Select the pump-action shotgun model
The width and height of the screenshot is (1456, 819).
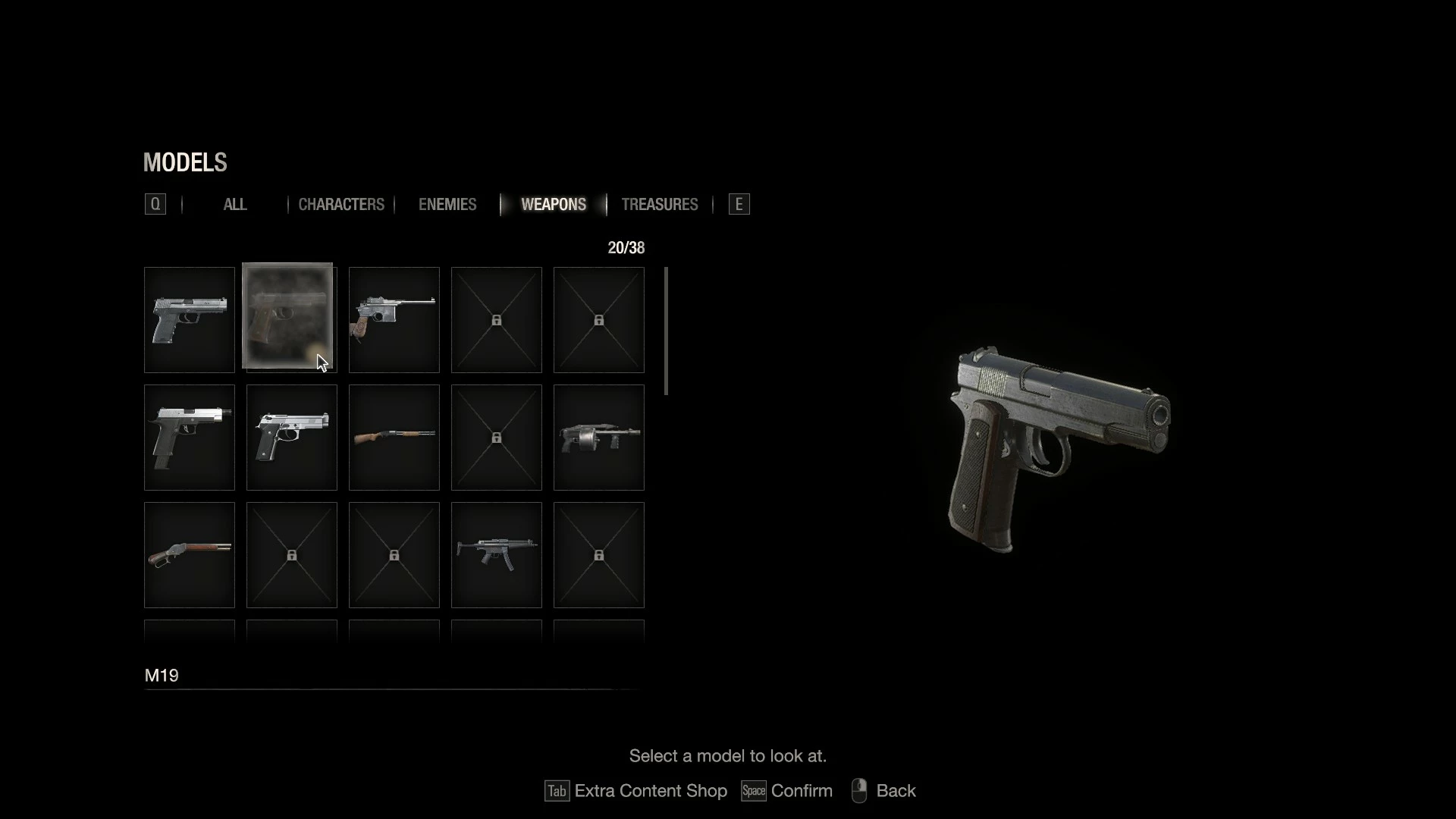(394, 438)
